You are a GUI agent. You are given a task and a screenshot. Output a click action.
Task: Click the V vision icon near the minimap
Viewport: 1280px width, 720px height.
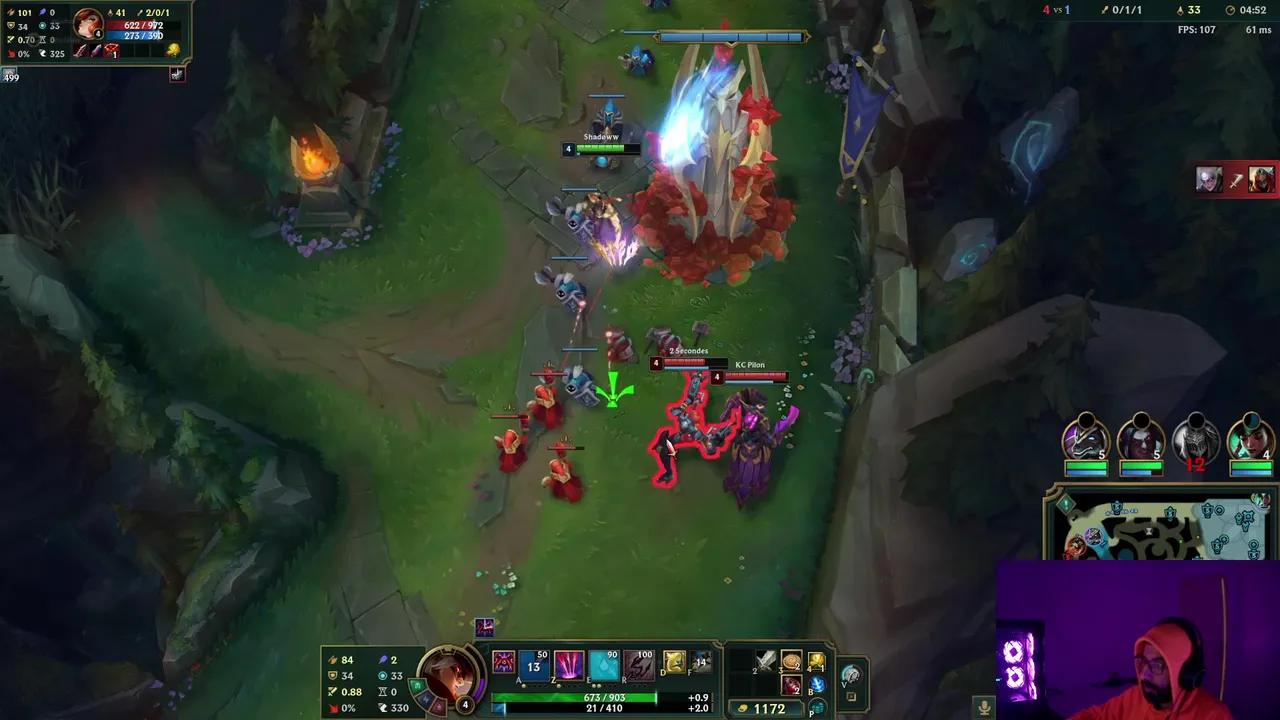pyautogui.click(x=852, y=677)
